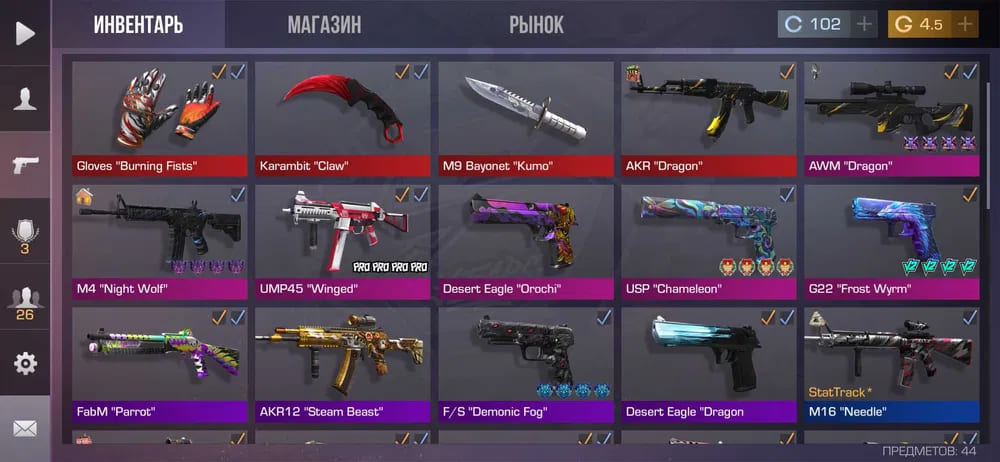
Task: Open the player profile icon
Action: [x=25, y=98]
